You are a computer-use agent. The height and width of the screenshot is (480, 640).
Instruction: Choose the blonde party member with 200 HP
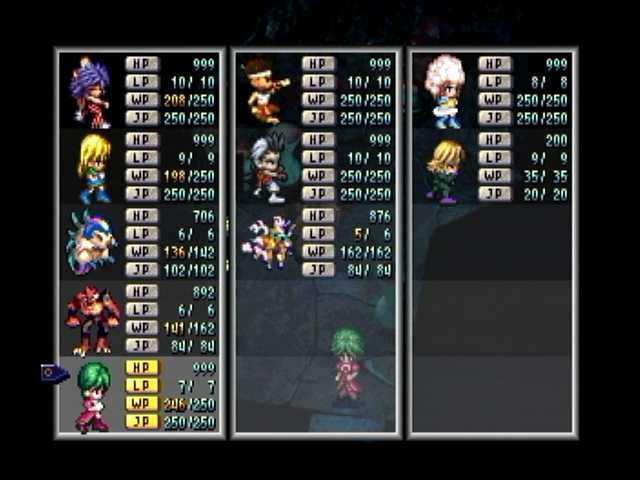(494, 167)
